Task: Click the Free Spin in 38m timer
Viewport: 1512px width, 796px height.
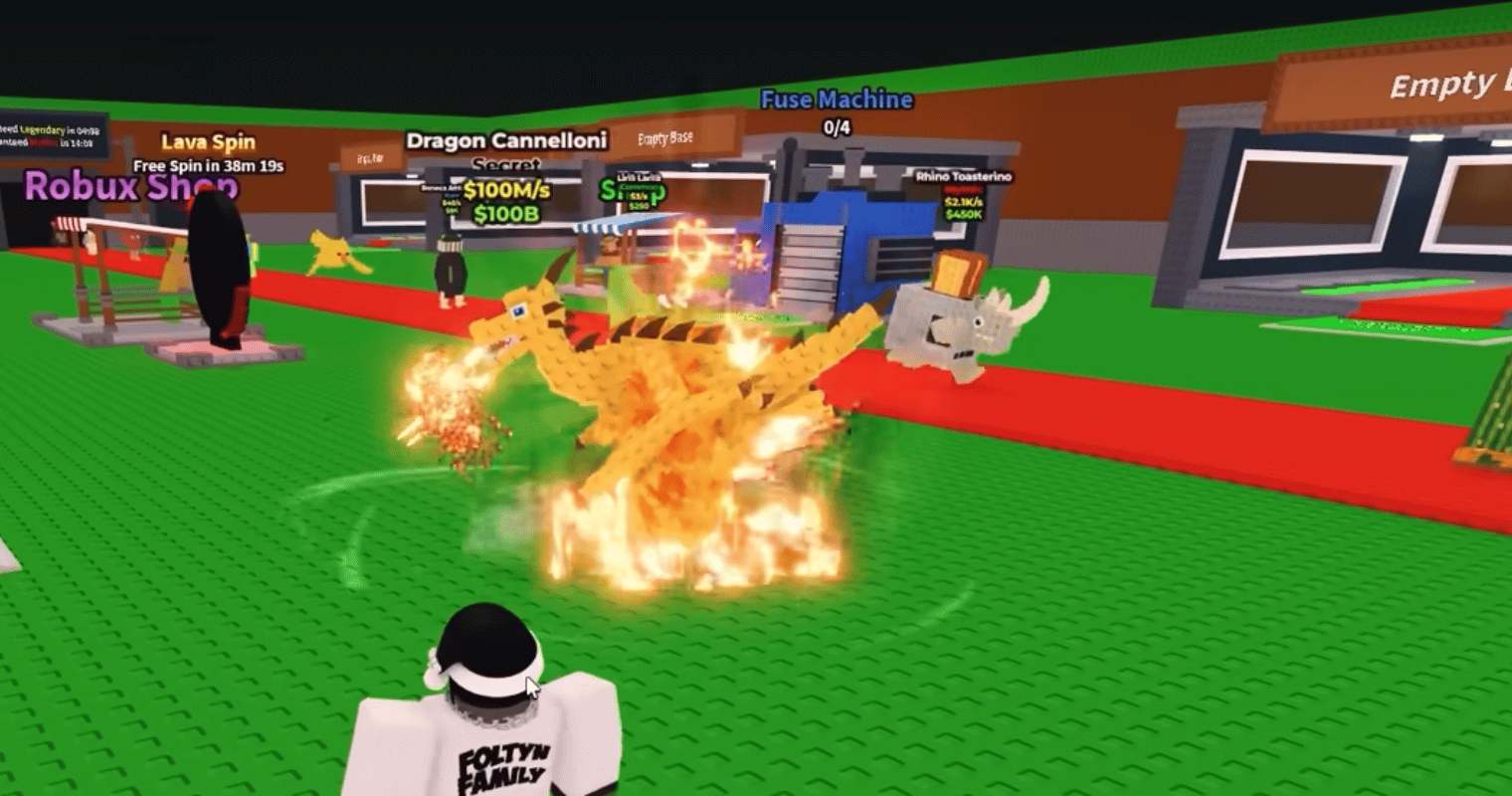Action: [210, 166]
